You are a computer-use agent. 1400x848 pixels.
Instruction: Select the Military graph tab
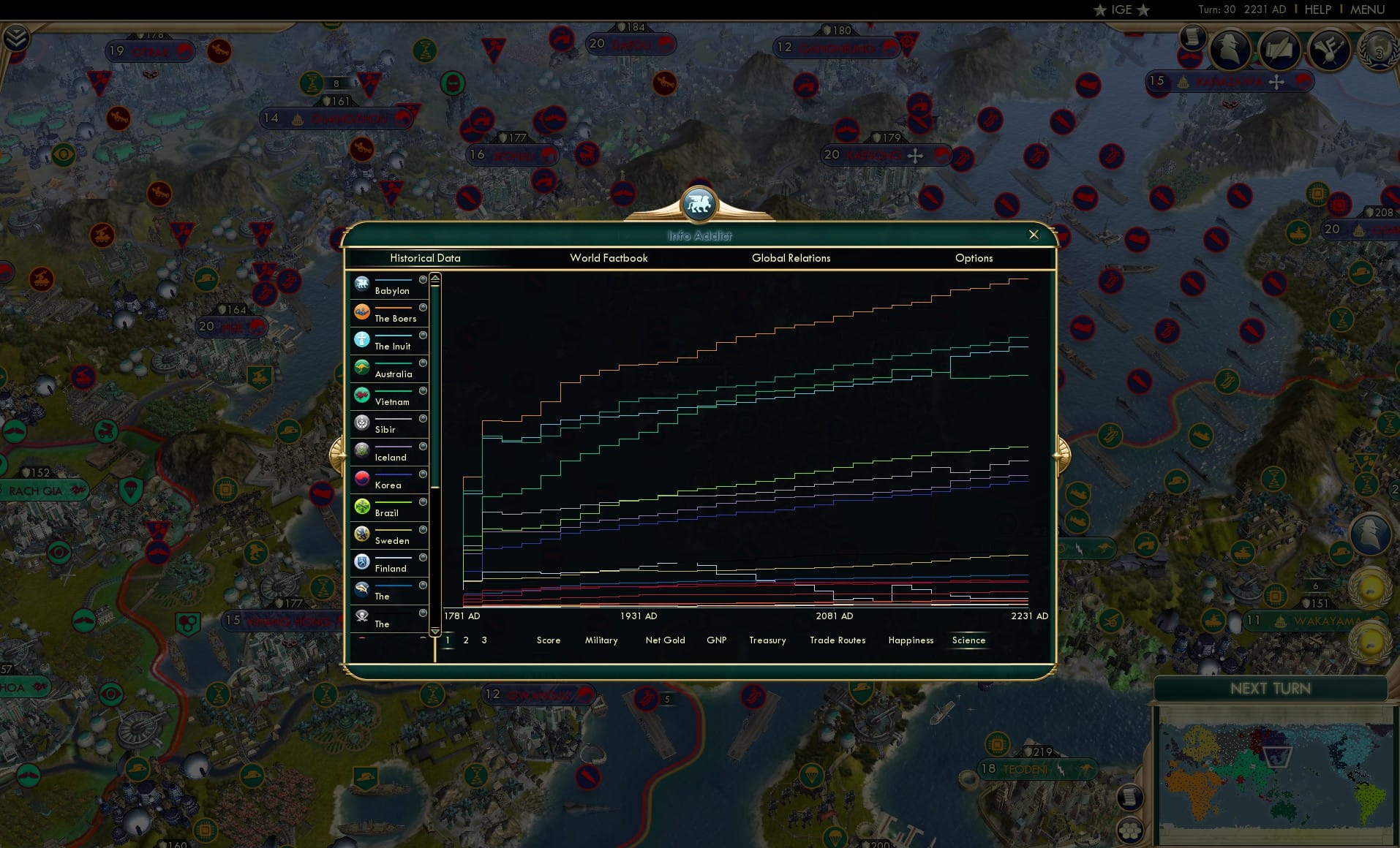coord(601,640)
